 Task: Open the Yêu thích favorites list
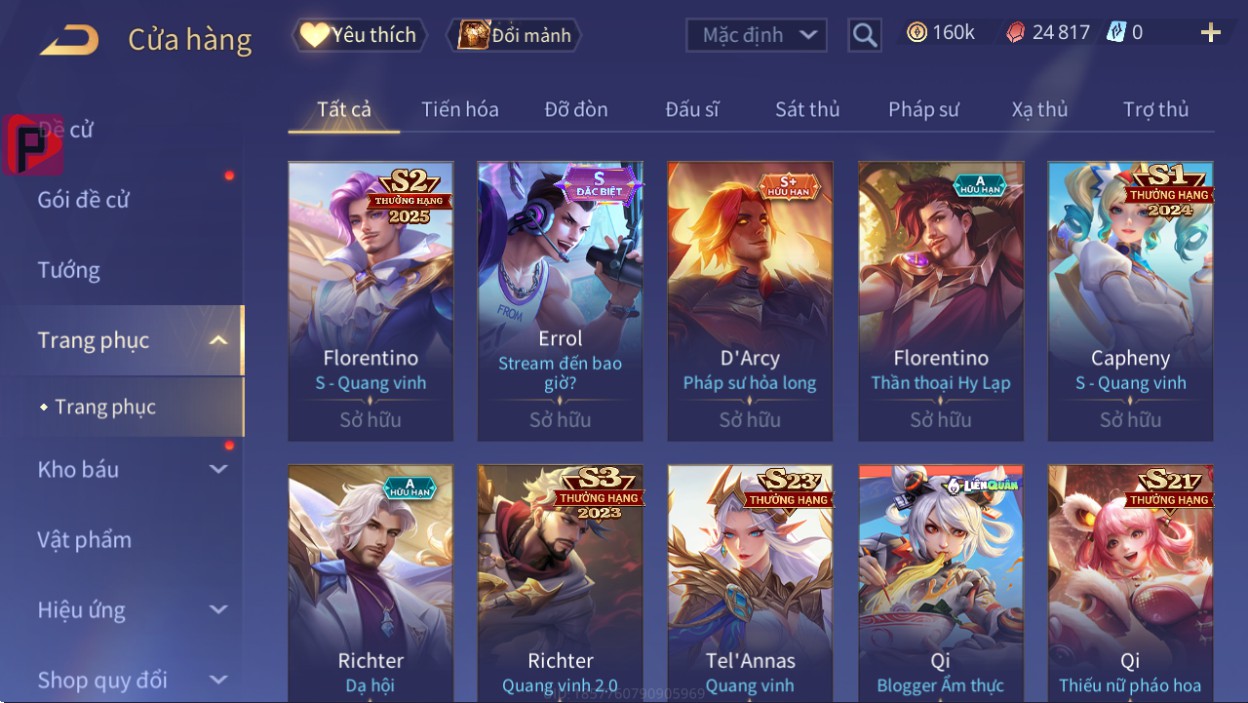[359, 35]
